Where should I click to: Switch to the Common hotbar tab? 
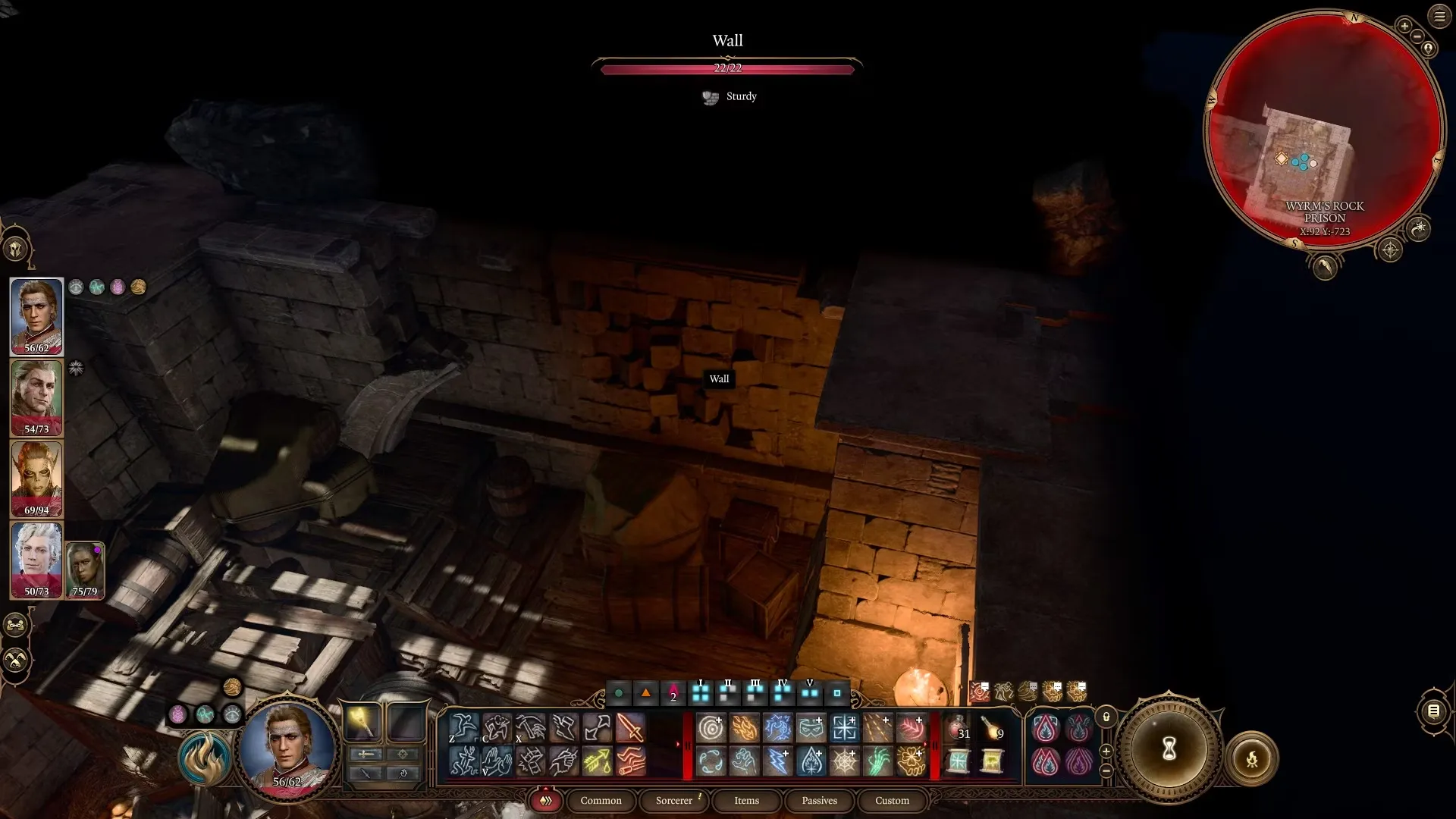[x=601, y=801]
